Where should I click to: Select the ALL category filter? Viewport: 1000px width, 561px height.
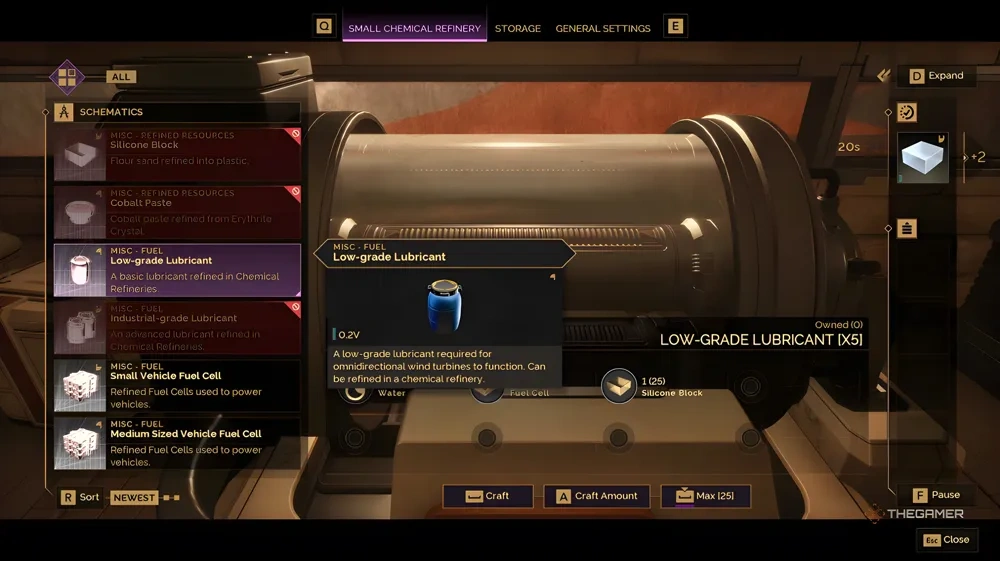point(122,77)
